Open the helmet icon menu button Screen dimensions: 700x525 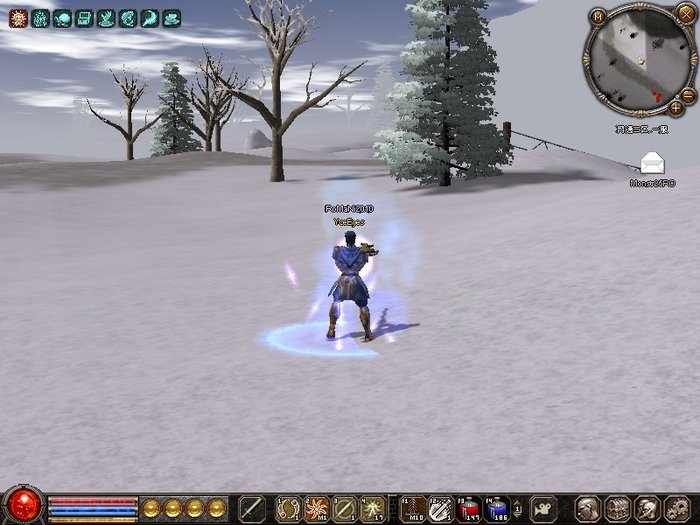(588, 508)
